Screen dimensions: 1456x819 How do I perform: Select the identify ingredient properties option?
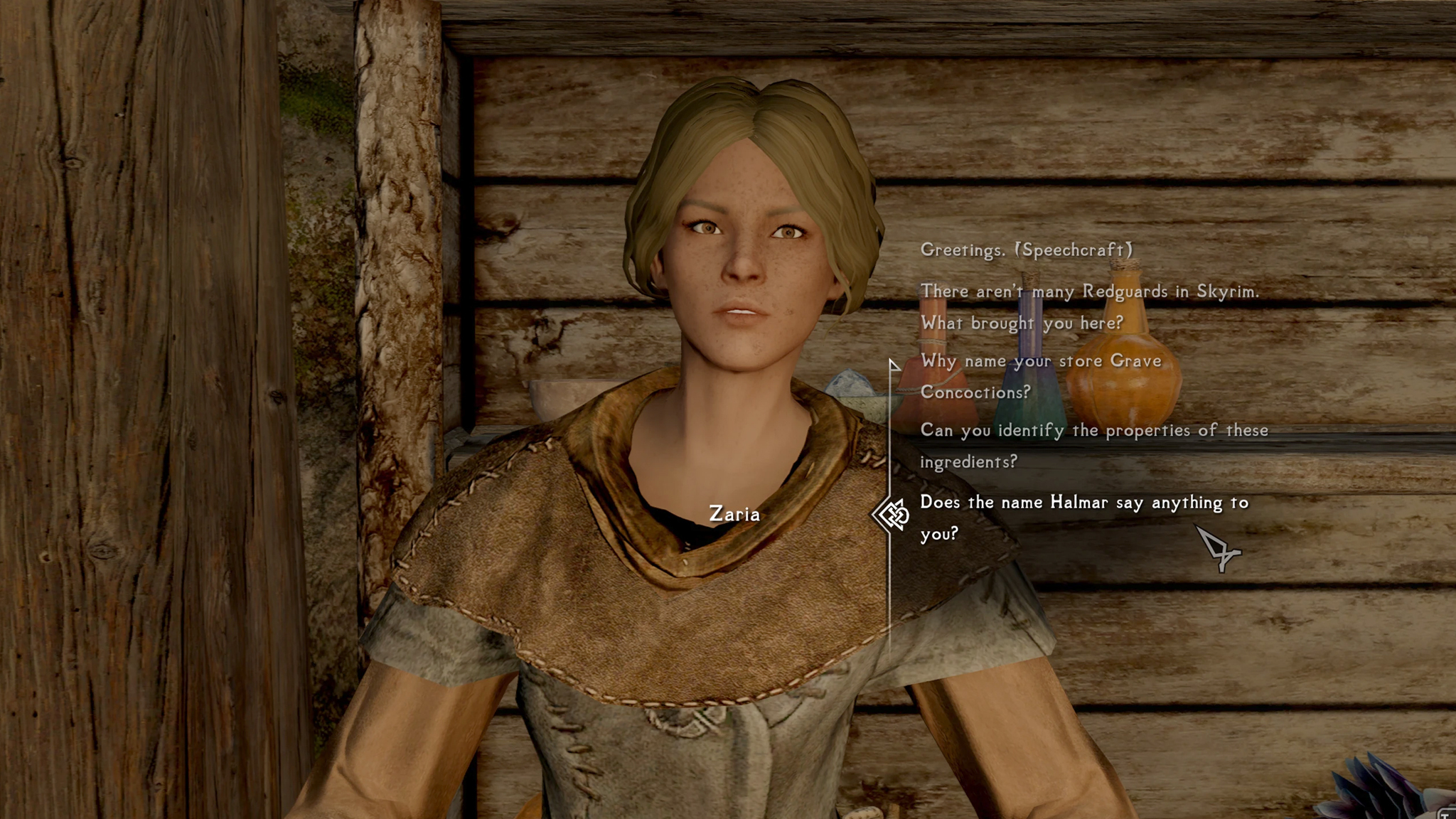coord(1093,446)
